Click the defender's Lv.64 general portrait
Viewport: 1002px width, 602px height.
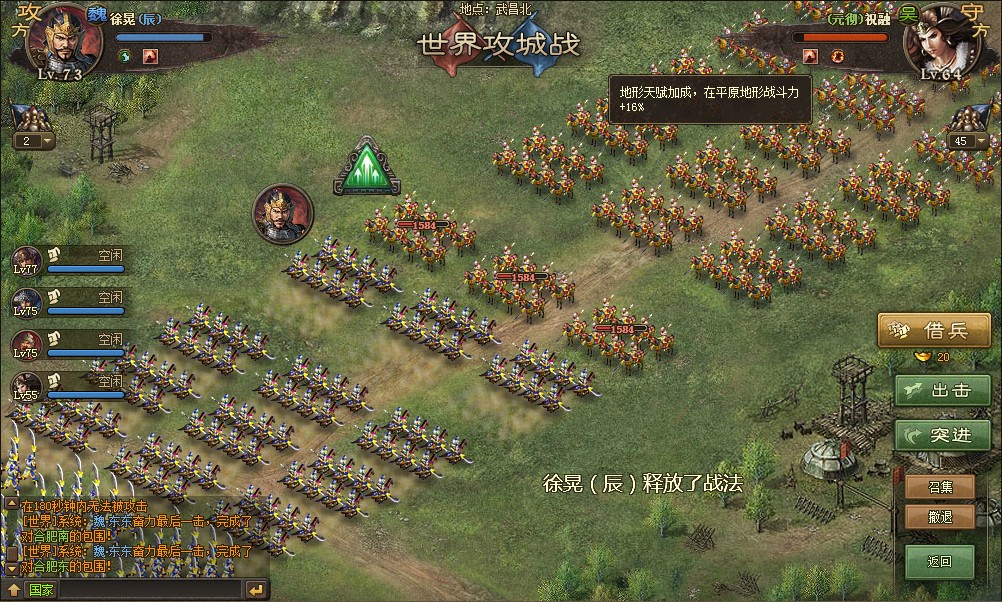941,40
